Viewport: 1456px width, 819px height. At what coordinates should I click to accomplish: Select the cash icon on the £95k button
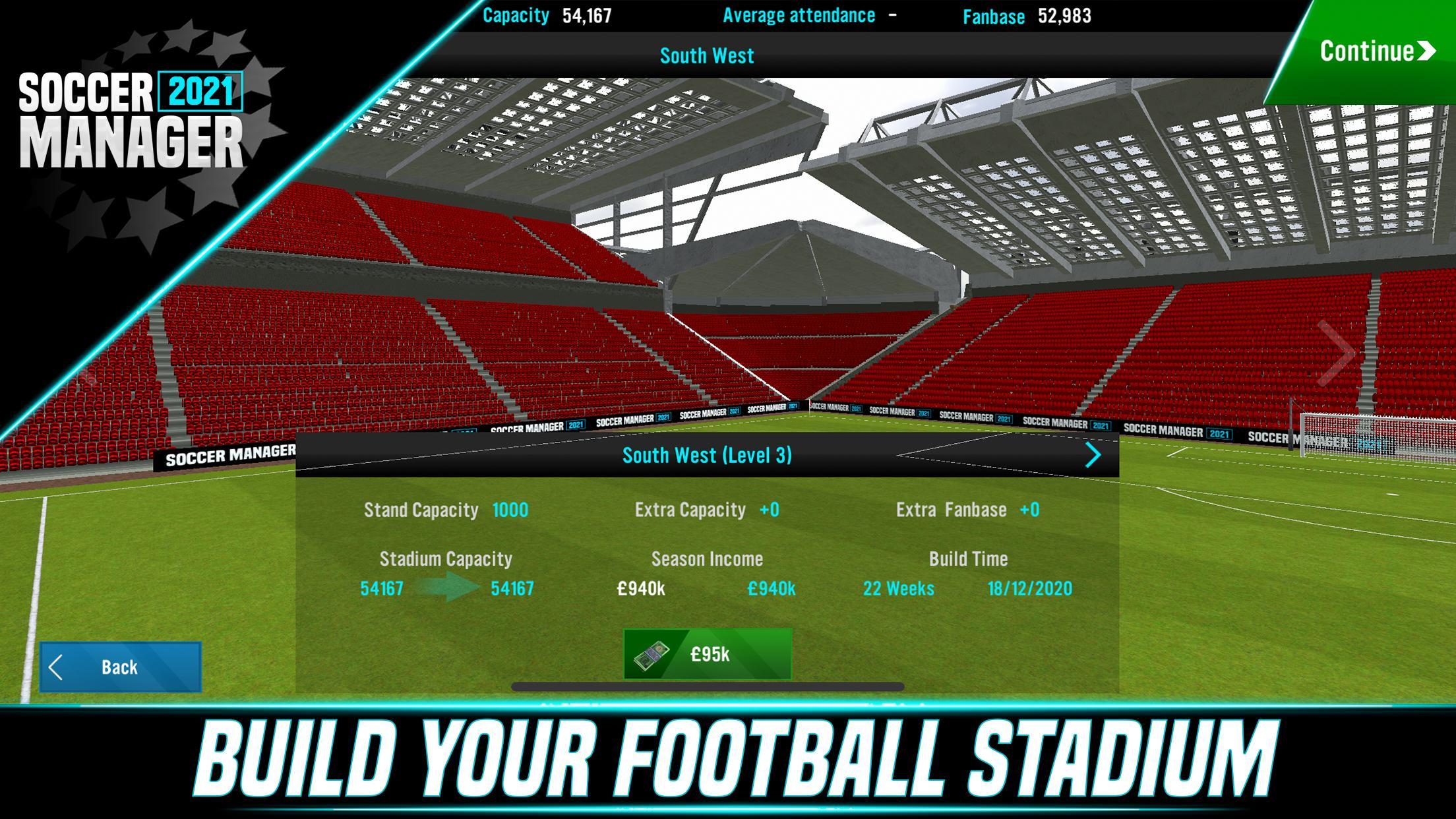pos(653,656)
